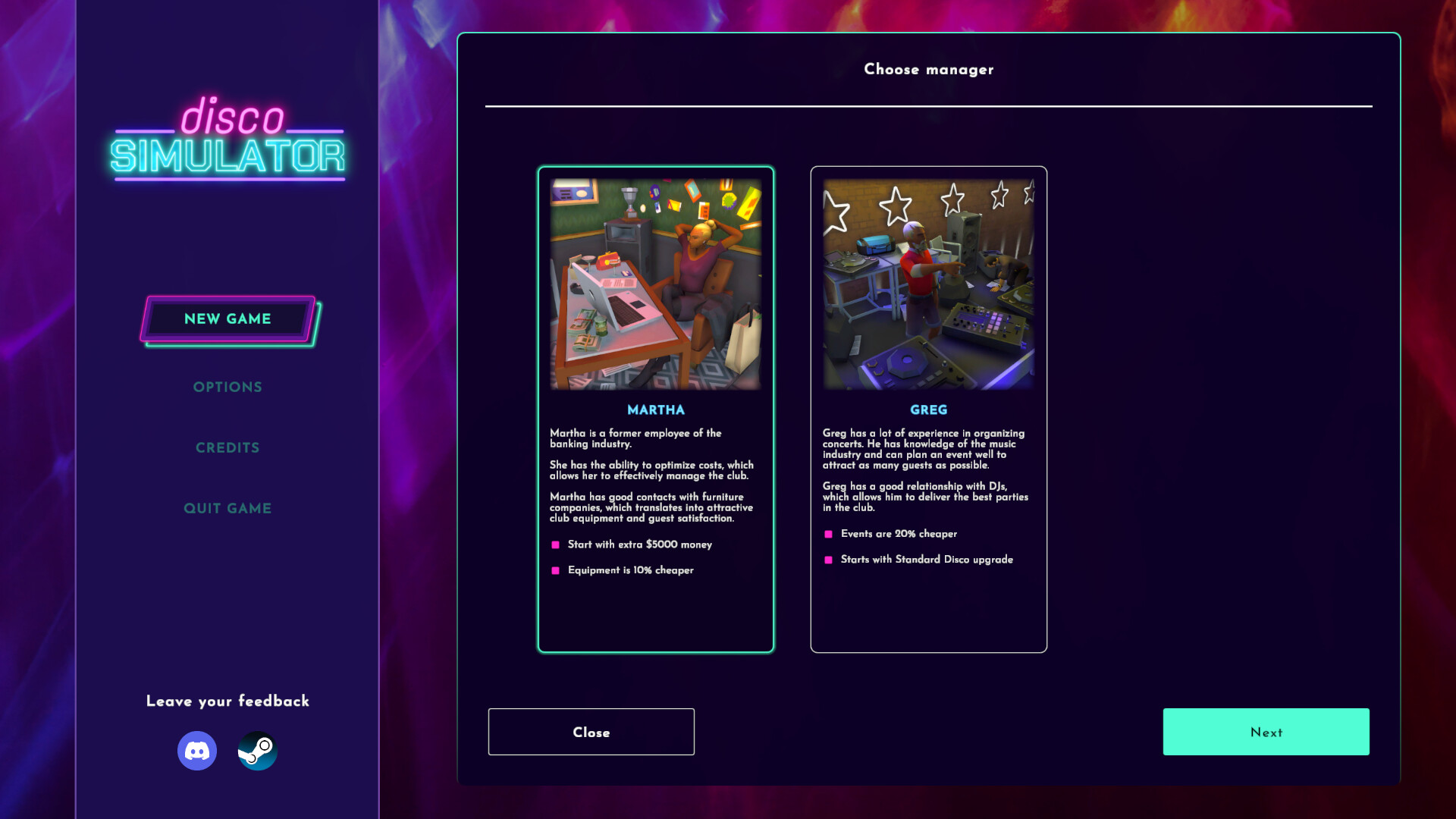Select QUIT GAME from the menu

click(227, 508)
